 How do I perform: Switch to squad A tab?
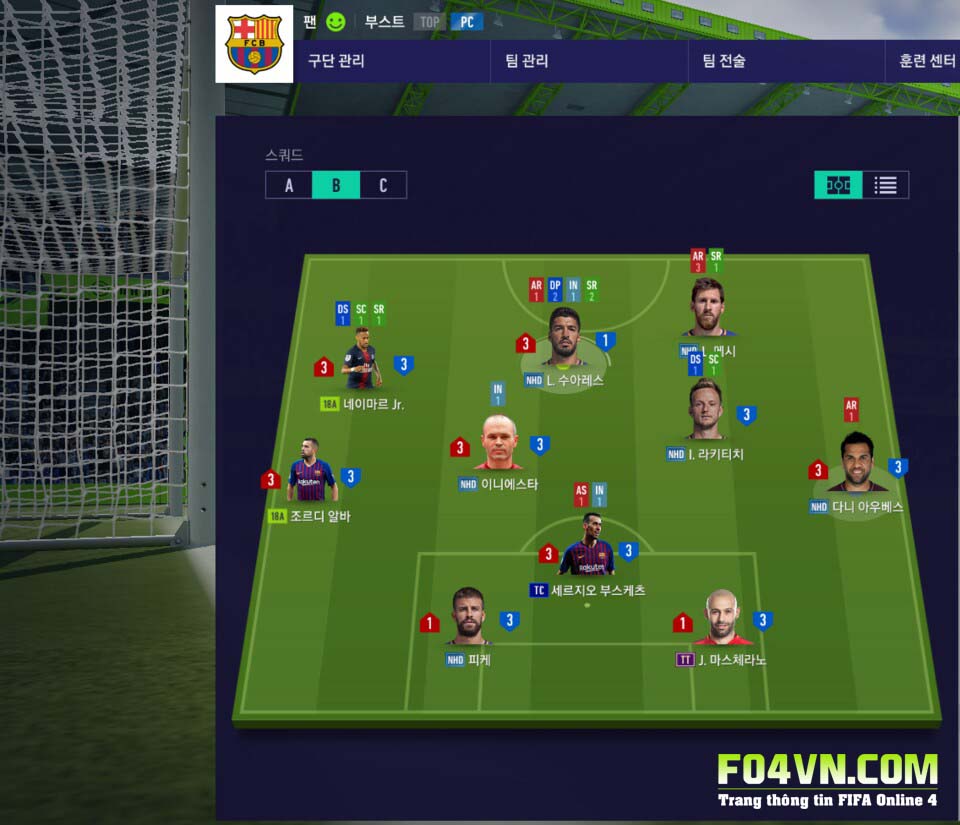pyautogui.click(x=289, y=185)
